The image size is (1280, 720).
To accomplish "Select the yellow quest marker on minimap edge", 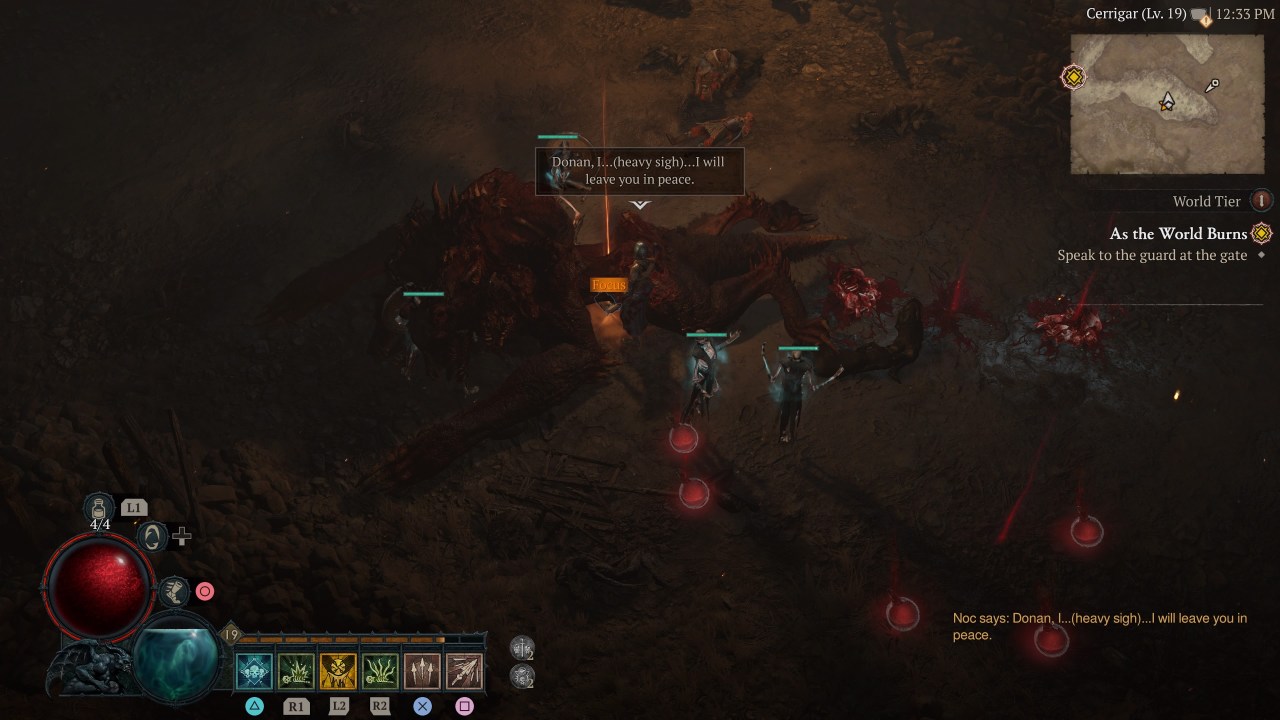I will click(x=1073, y=77).
